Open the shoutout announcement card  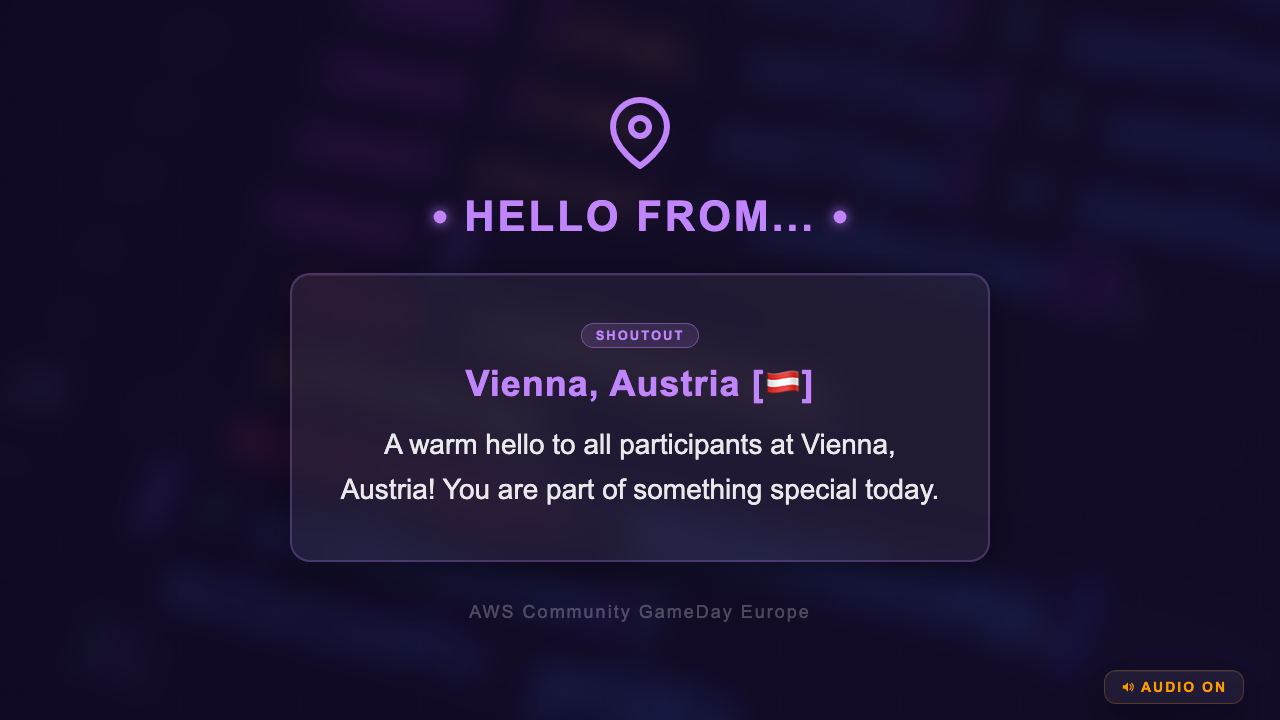640,416
